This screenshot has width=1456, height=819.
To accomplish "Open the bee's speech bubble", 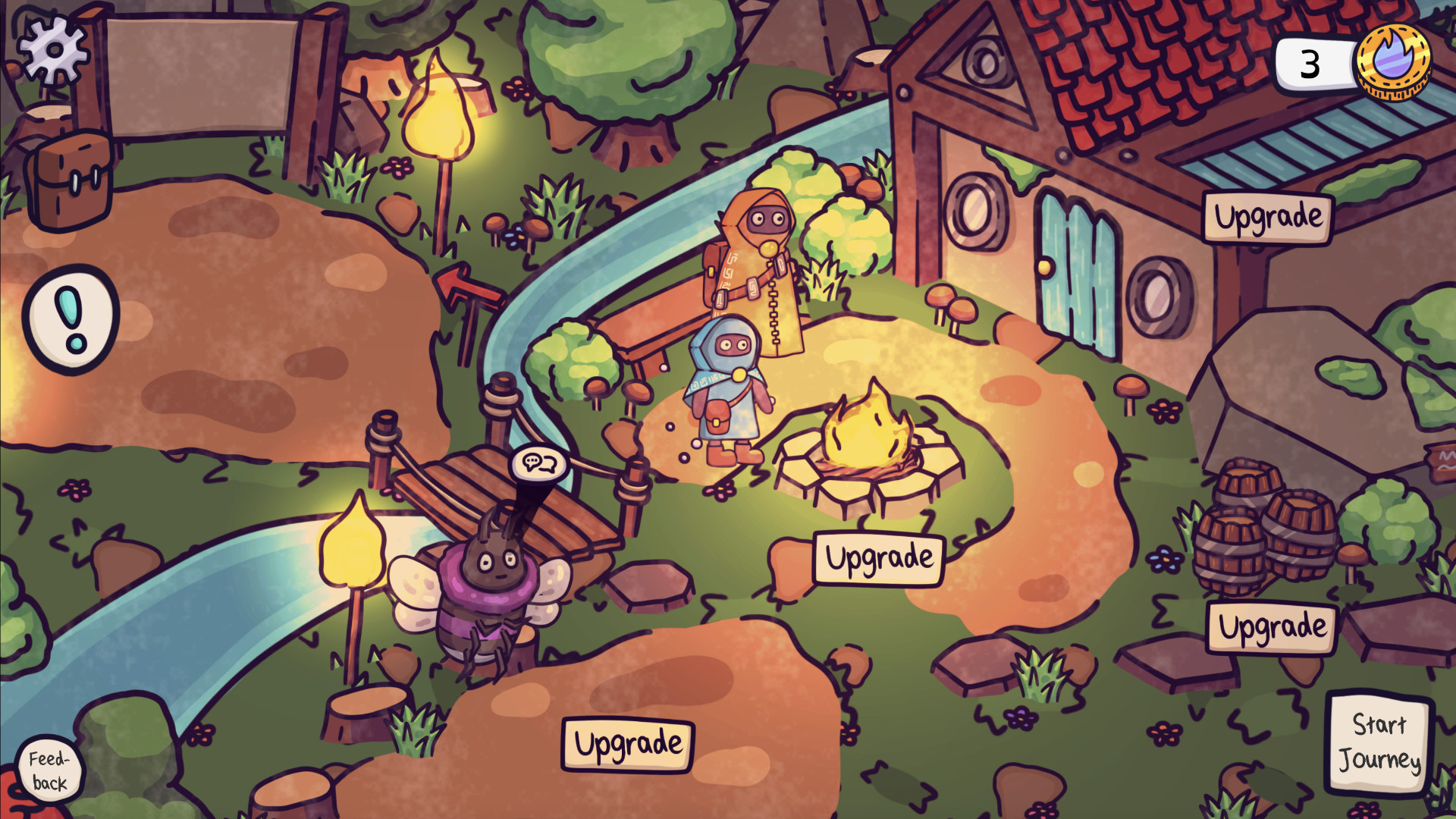I will (541, 463).
